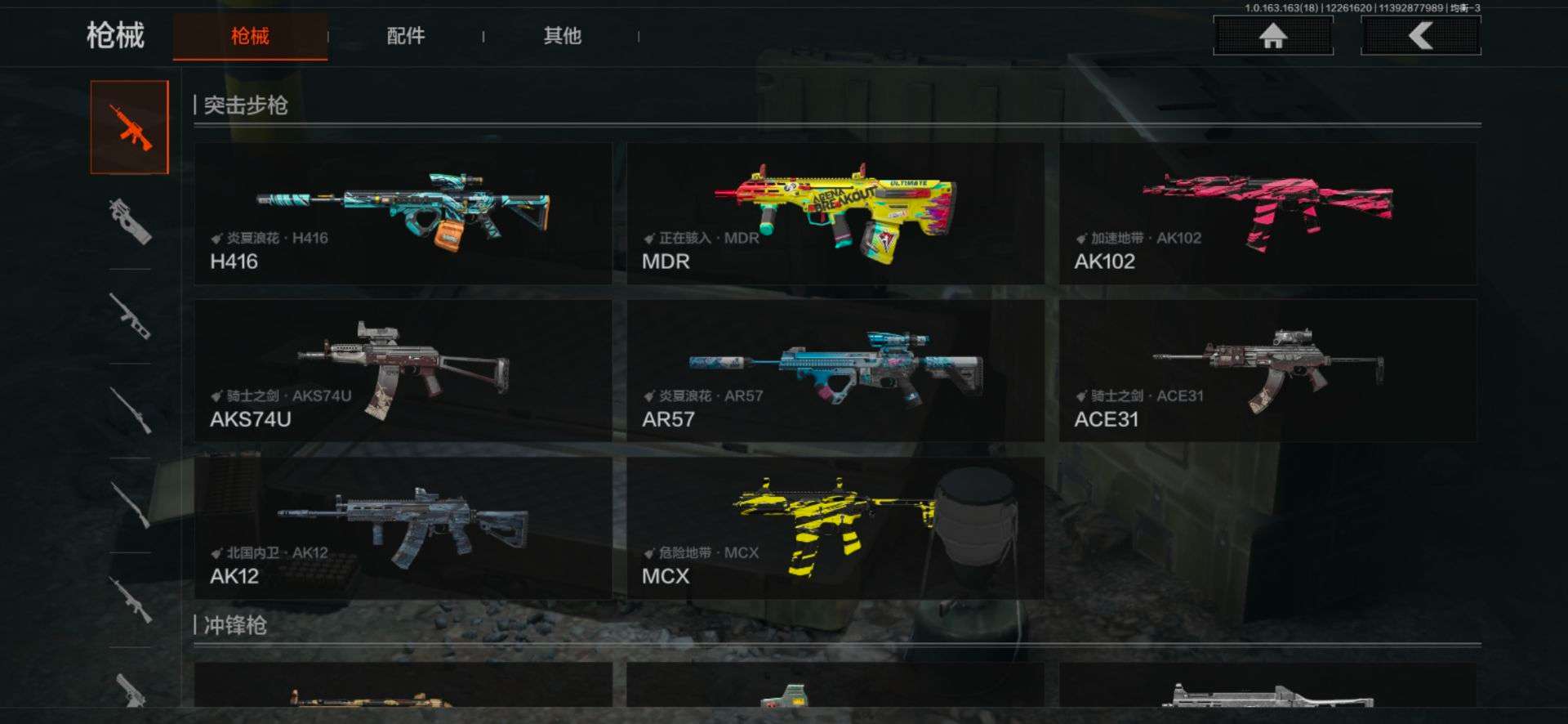Switch to the 枪械 tab
This screenshot has height=724, width=1568.
[x=250, y=36]
